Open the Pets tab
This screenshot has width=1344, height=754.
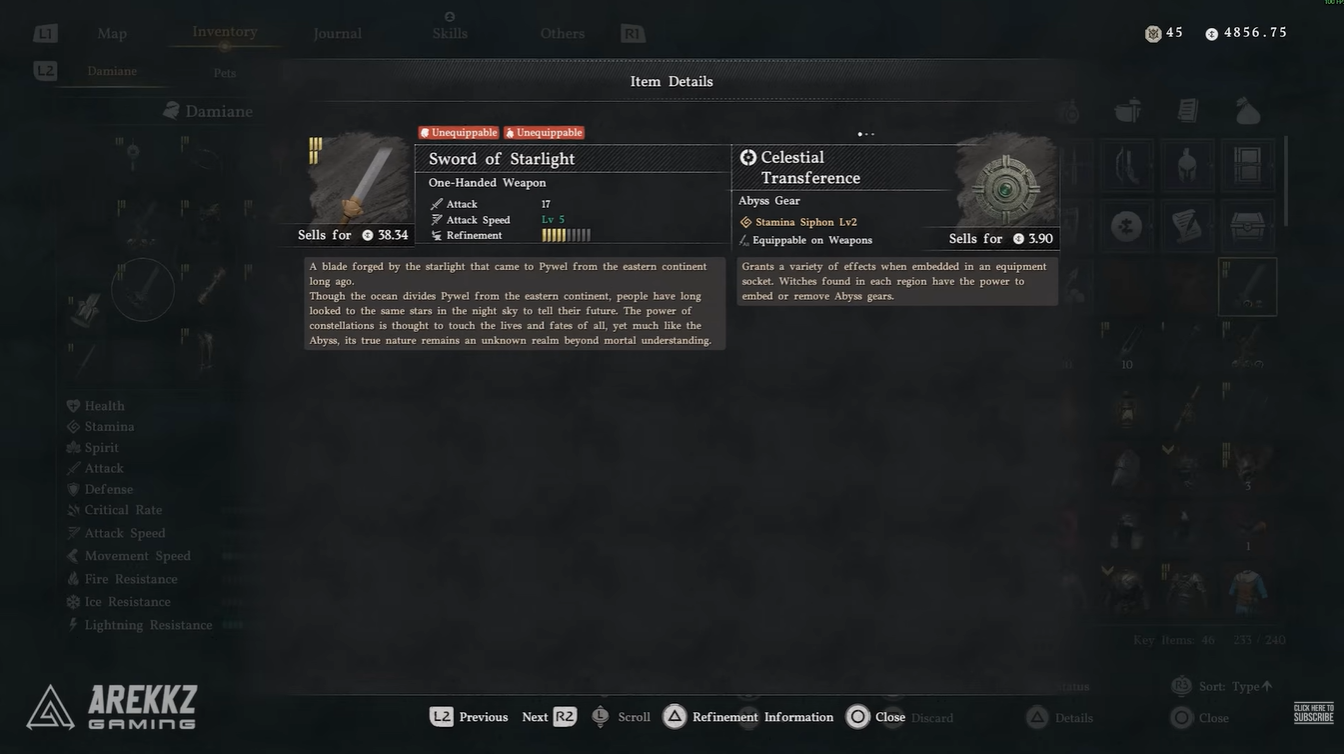(224, 72)
